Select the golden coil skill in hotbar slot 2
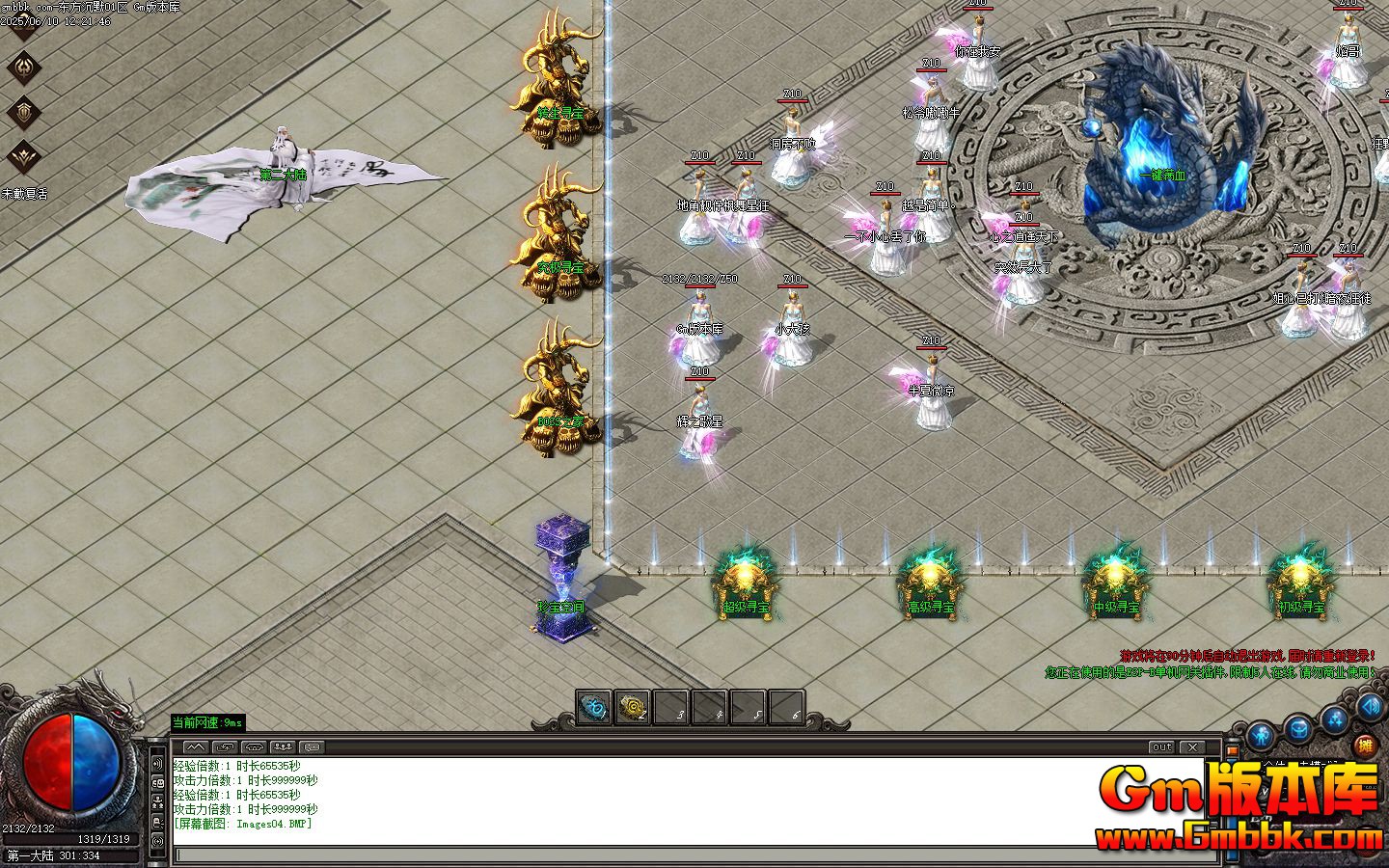This screenshot has height=868, width=1389. pos(632,709)
